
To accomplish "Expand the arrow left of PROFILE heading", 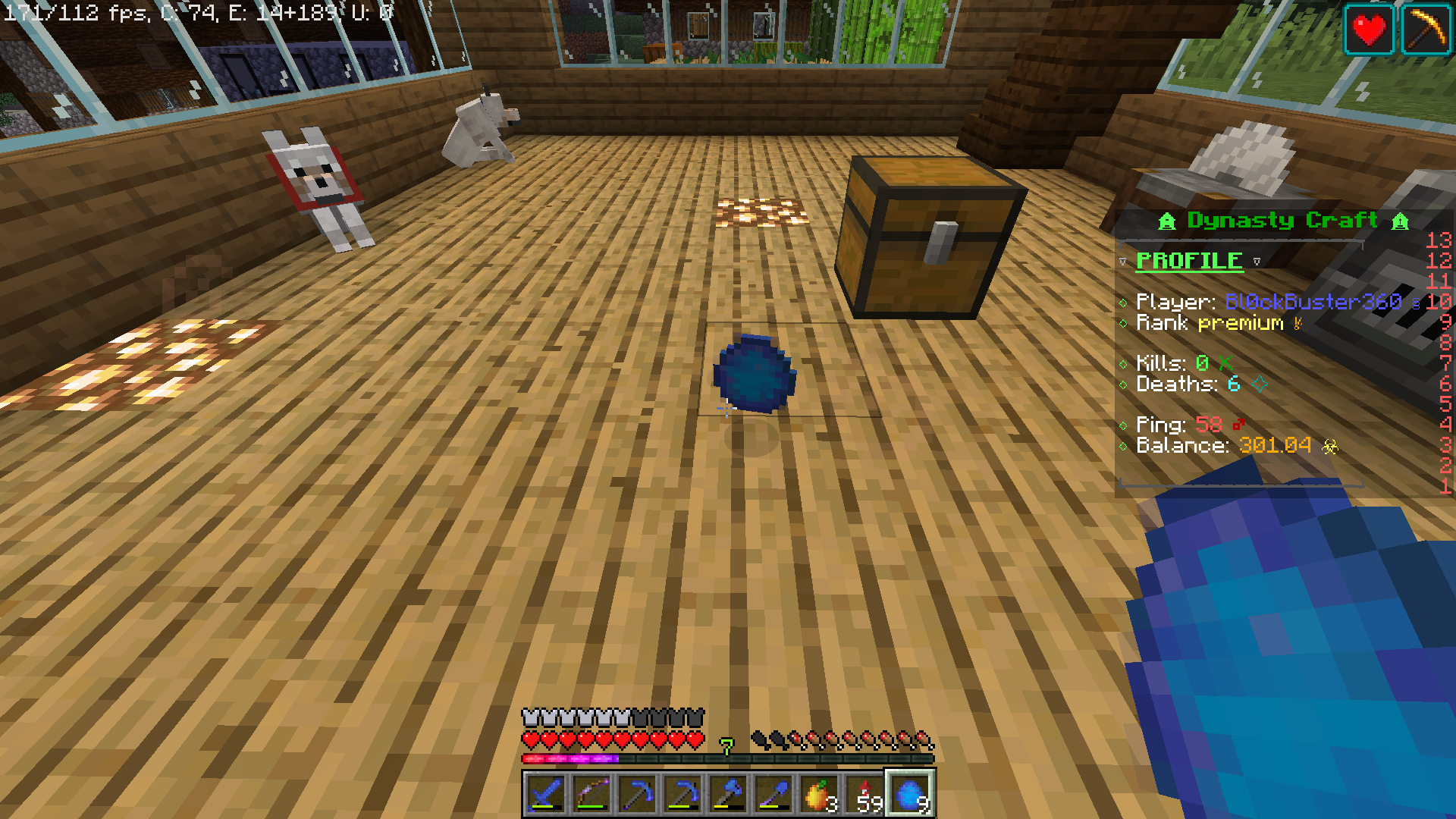I will pos(1122,262).
